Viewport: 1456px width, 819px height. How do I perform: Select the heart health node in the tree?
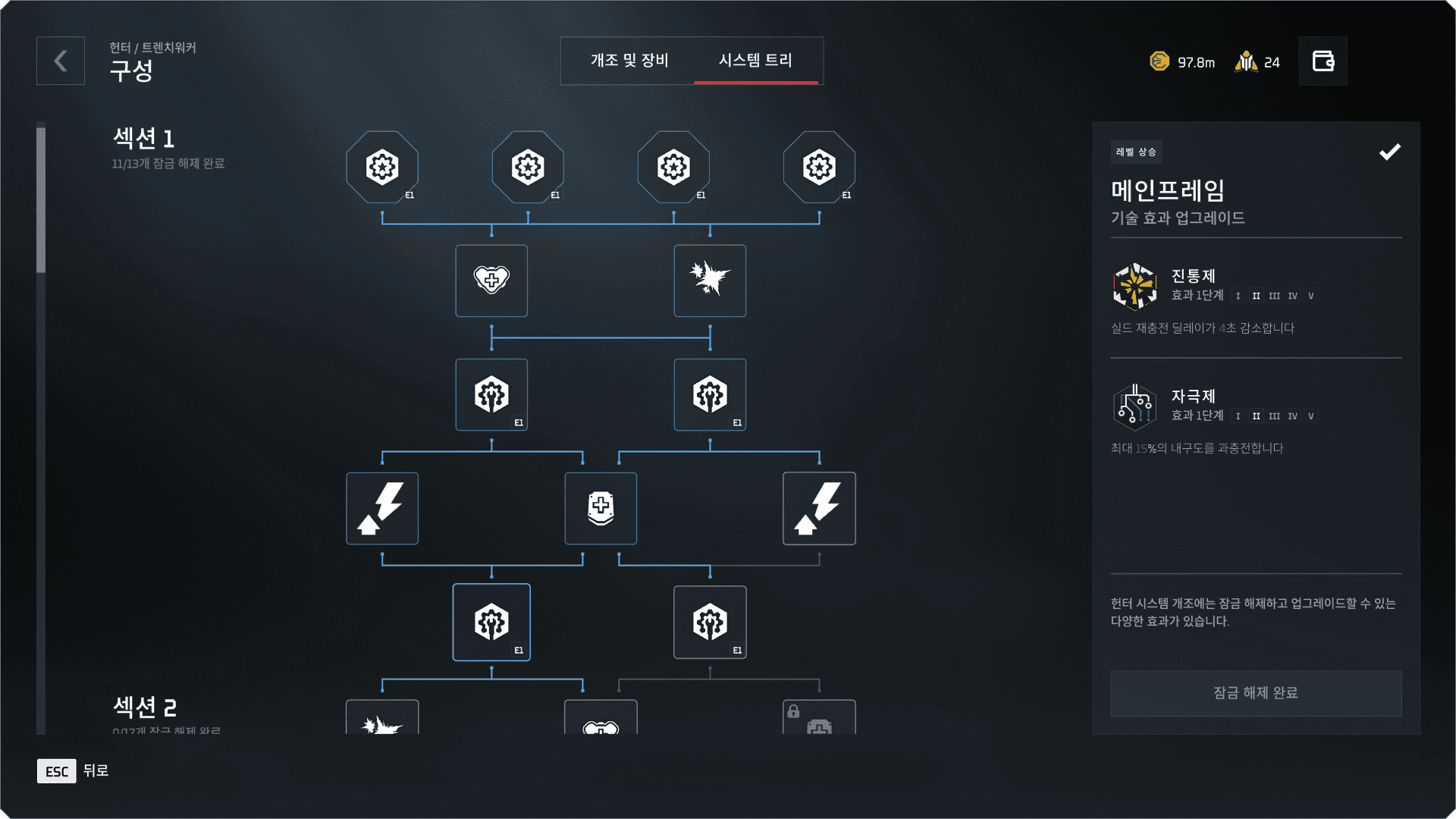[x=491, y=281]
